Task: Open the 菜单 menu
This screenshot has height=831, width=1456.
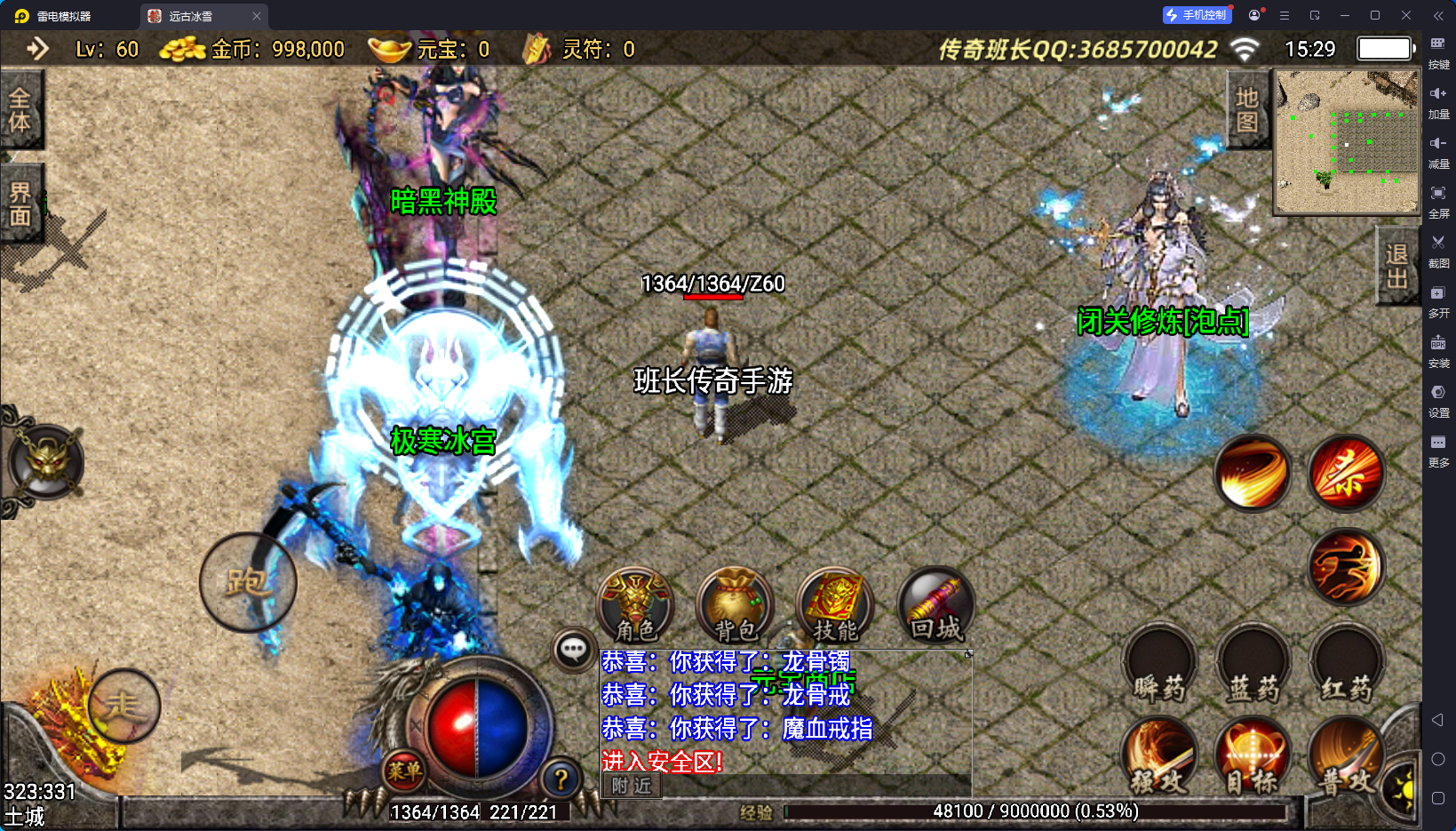Action: coord(404,771)
